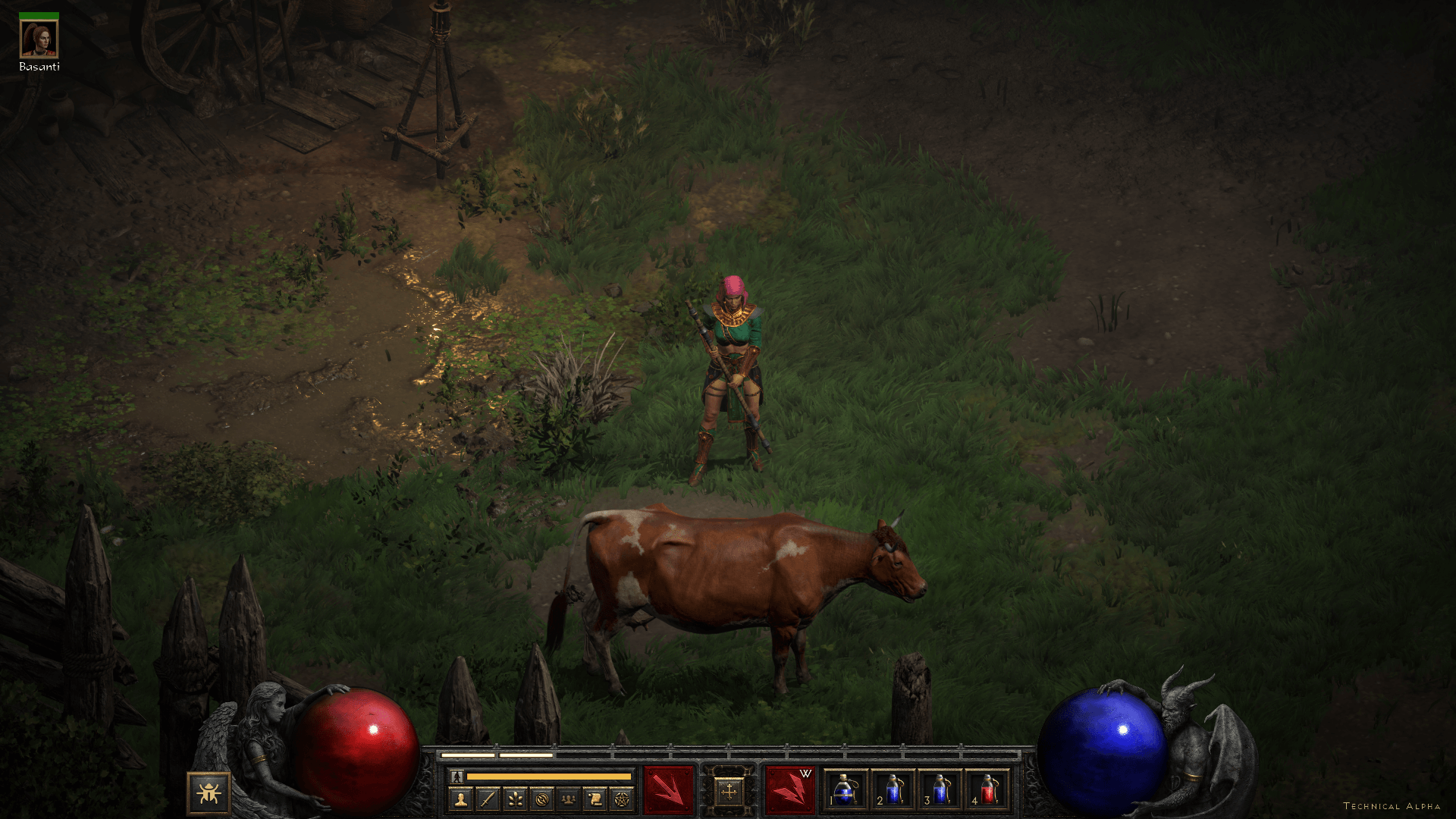Toggle the center cross mini-panel button
Screen dimensions: 1456x819
point(729,792)
